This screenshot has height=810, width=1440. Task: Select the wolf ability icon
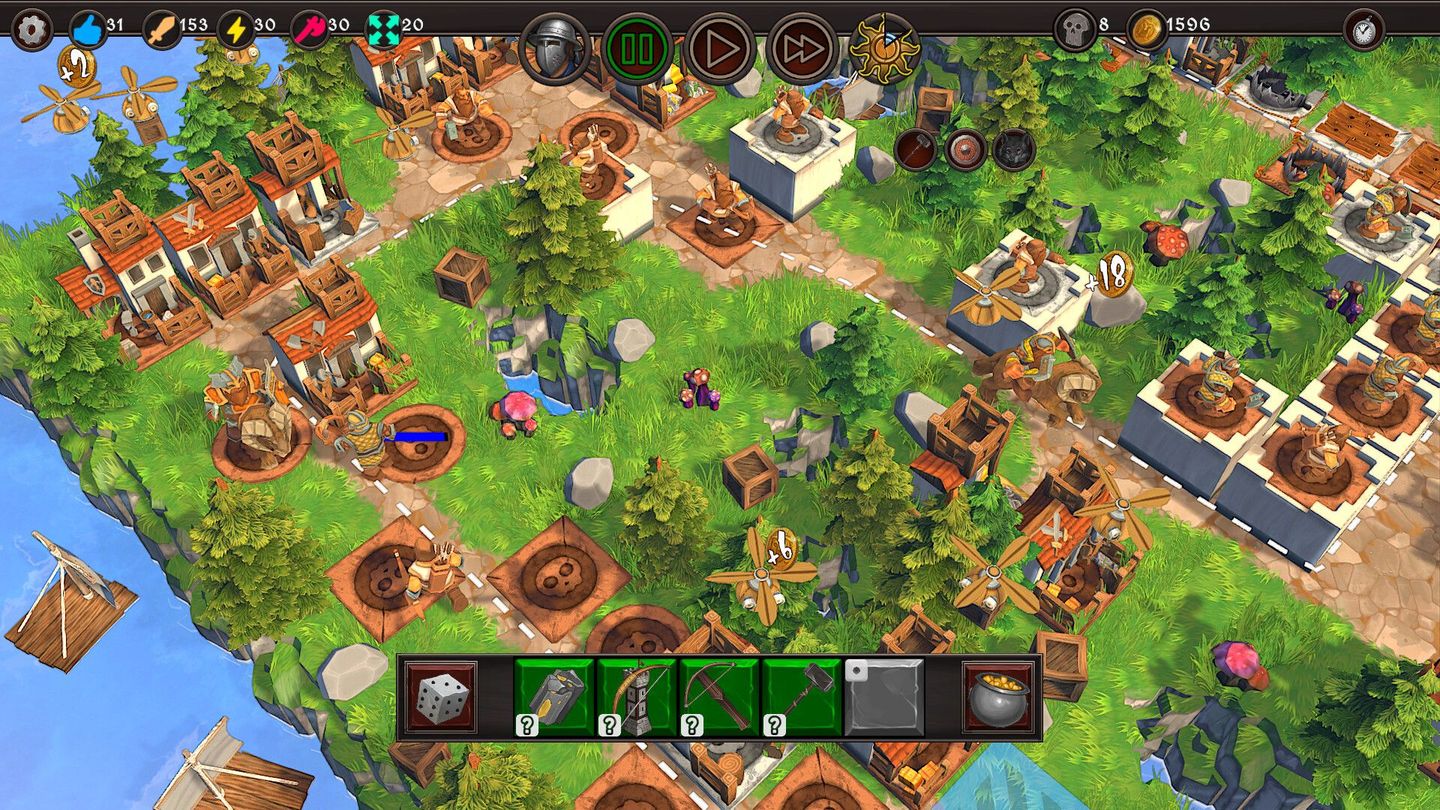(x=1012, y=150)
